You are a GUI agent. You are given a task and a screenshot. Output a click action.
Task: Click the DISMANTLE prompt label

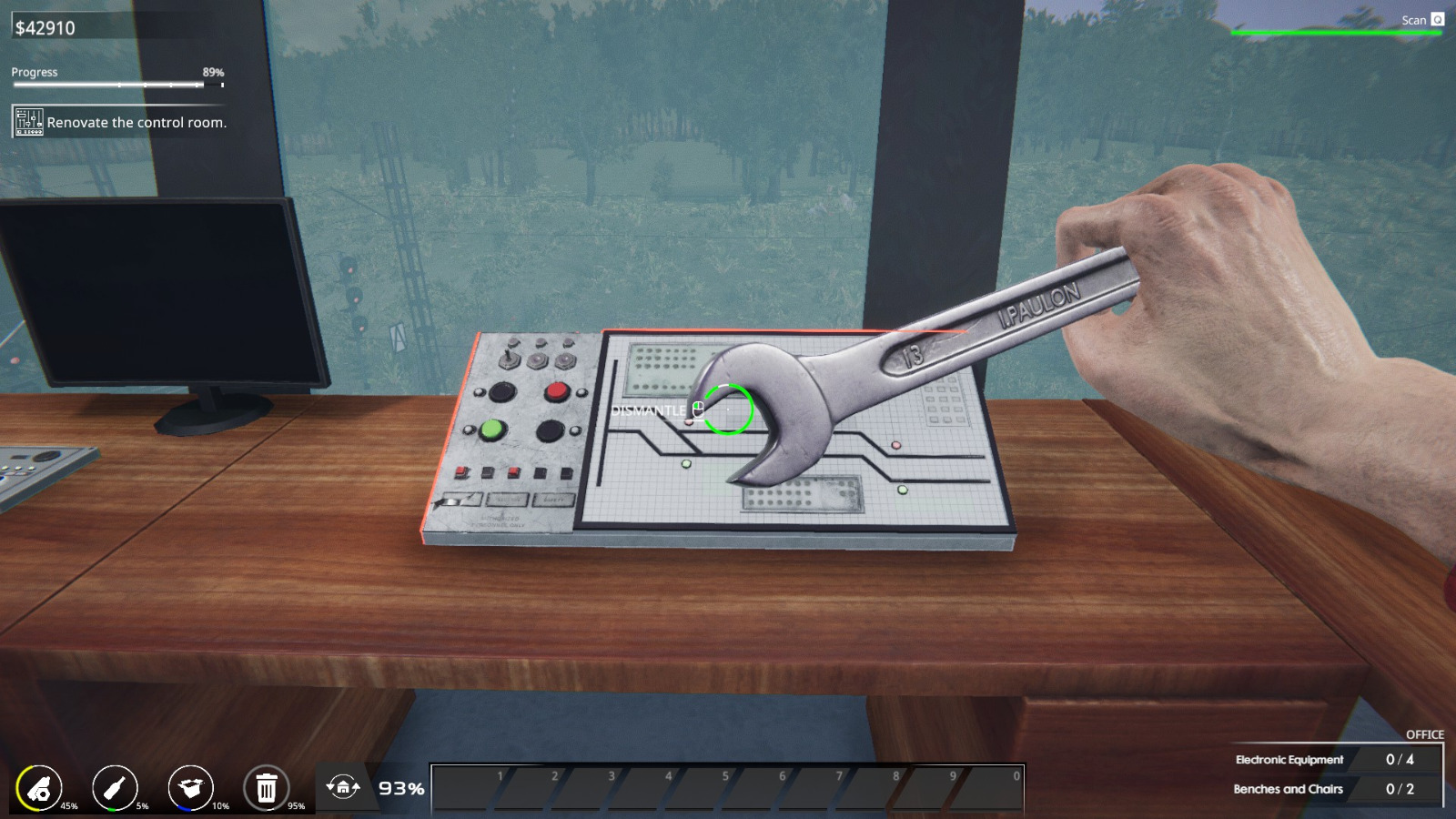point(648,410)
